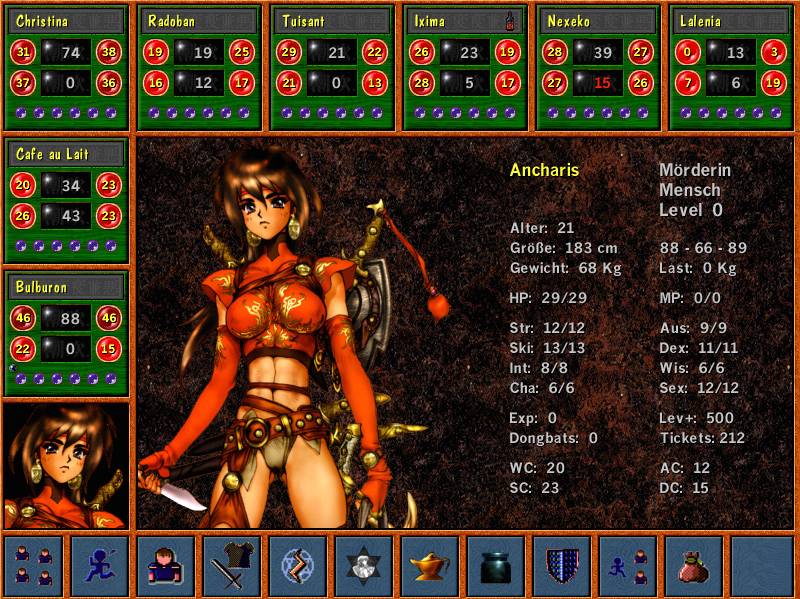Click Ancharis's small portrait thumbnail
Image resolution: width=800 pixels, height=599 pixels.
[67, 465]
